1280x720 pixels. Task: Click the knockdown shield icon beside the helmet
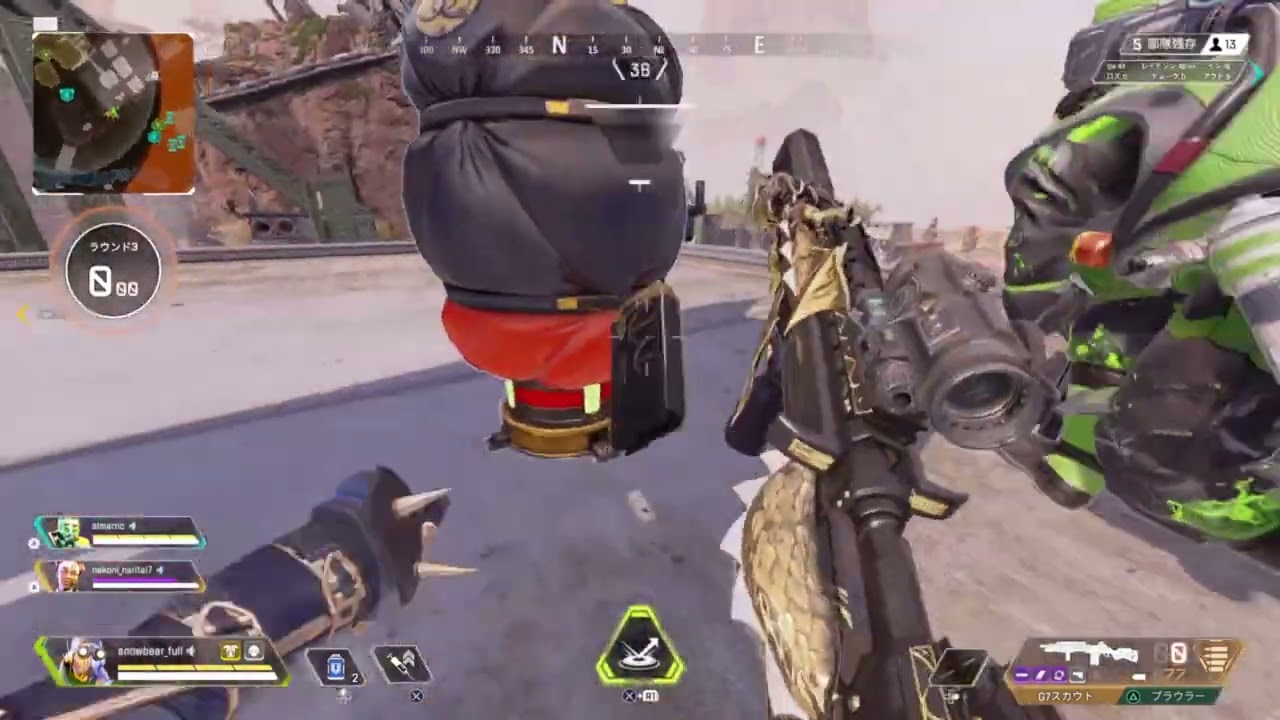tap(254, 651)
